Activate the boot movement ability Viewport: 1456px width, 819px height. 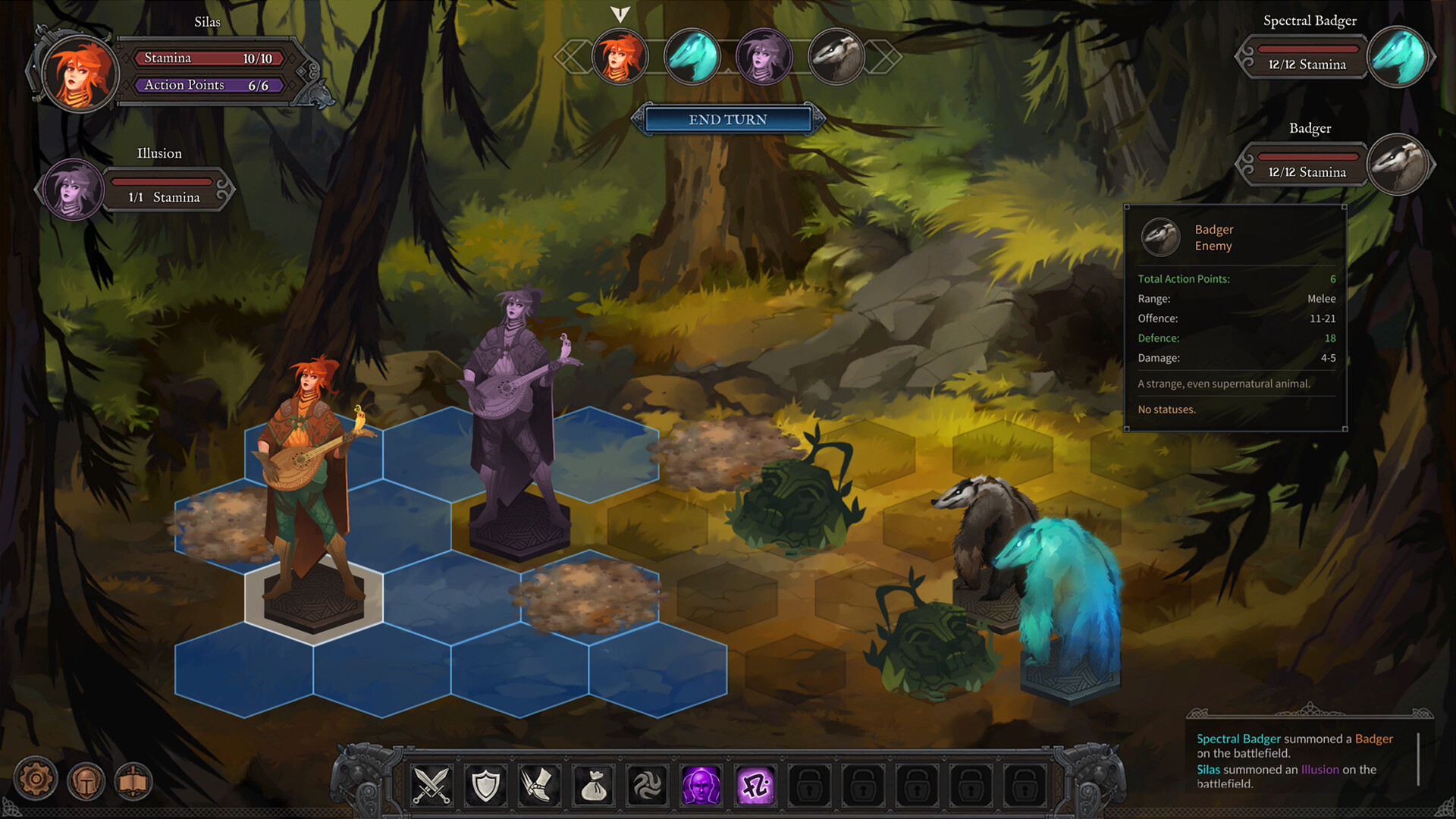(539, 786)
